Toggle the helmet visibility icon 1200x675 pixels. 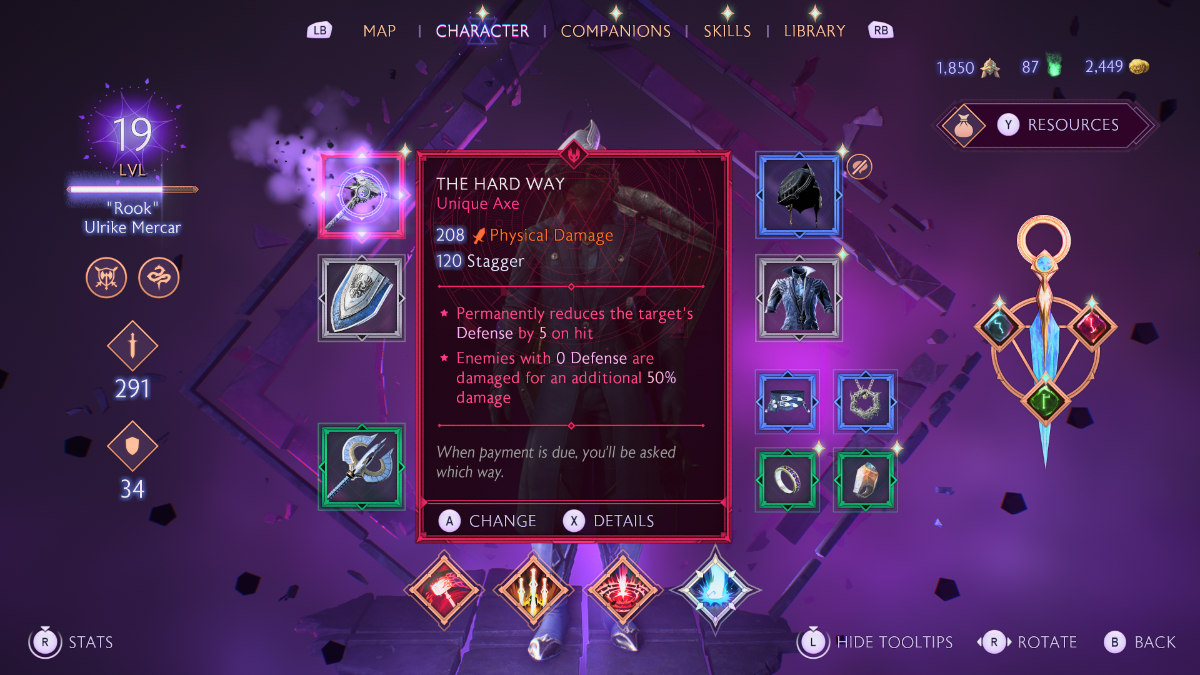859,166
